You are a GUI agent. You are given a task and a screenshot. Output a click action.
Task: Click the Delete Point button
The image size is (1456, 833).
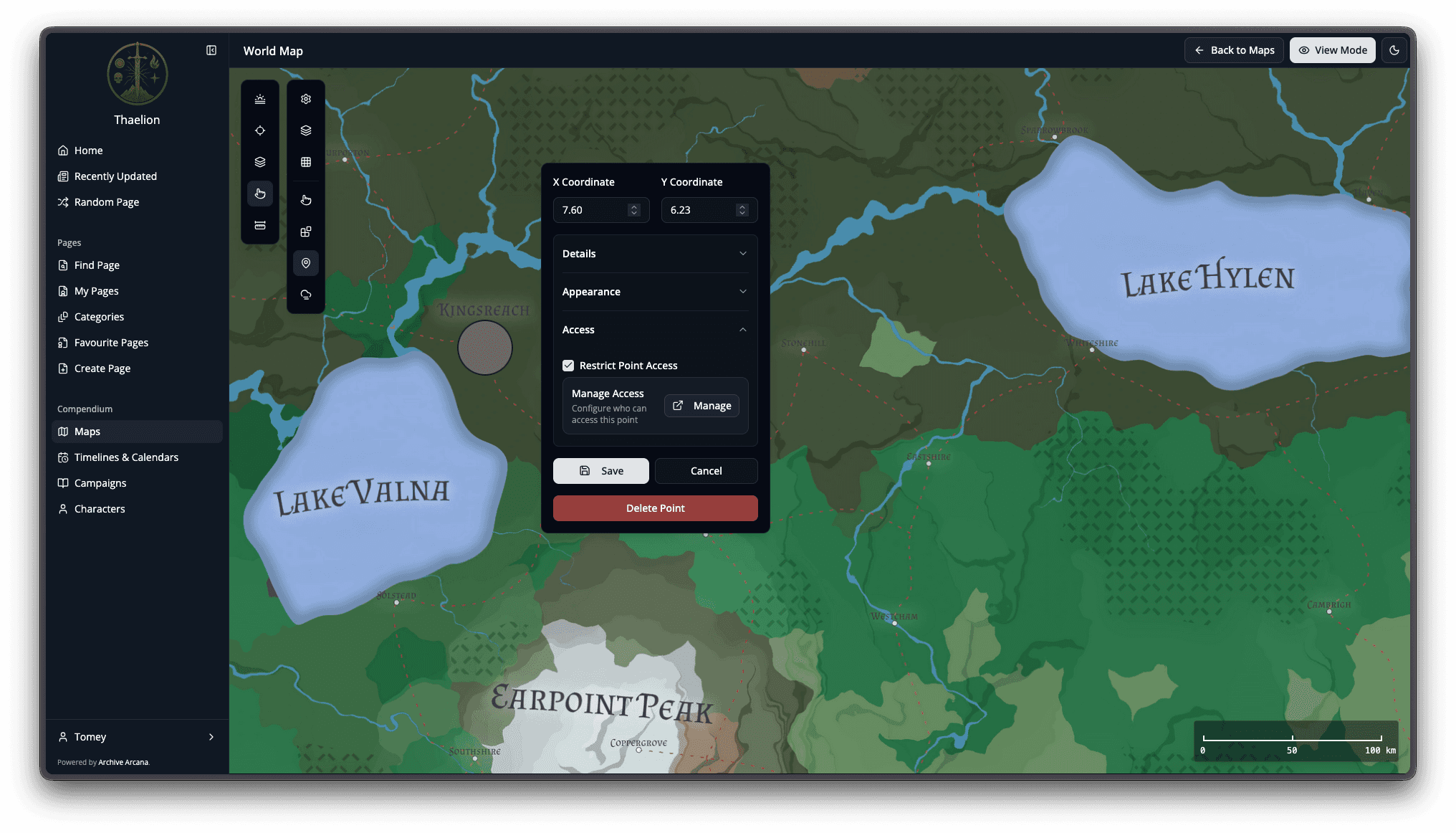(x=654, y=508)
